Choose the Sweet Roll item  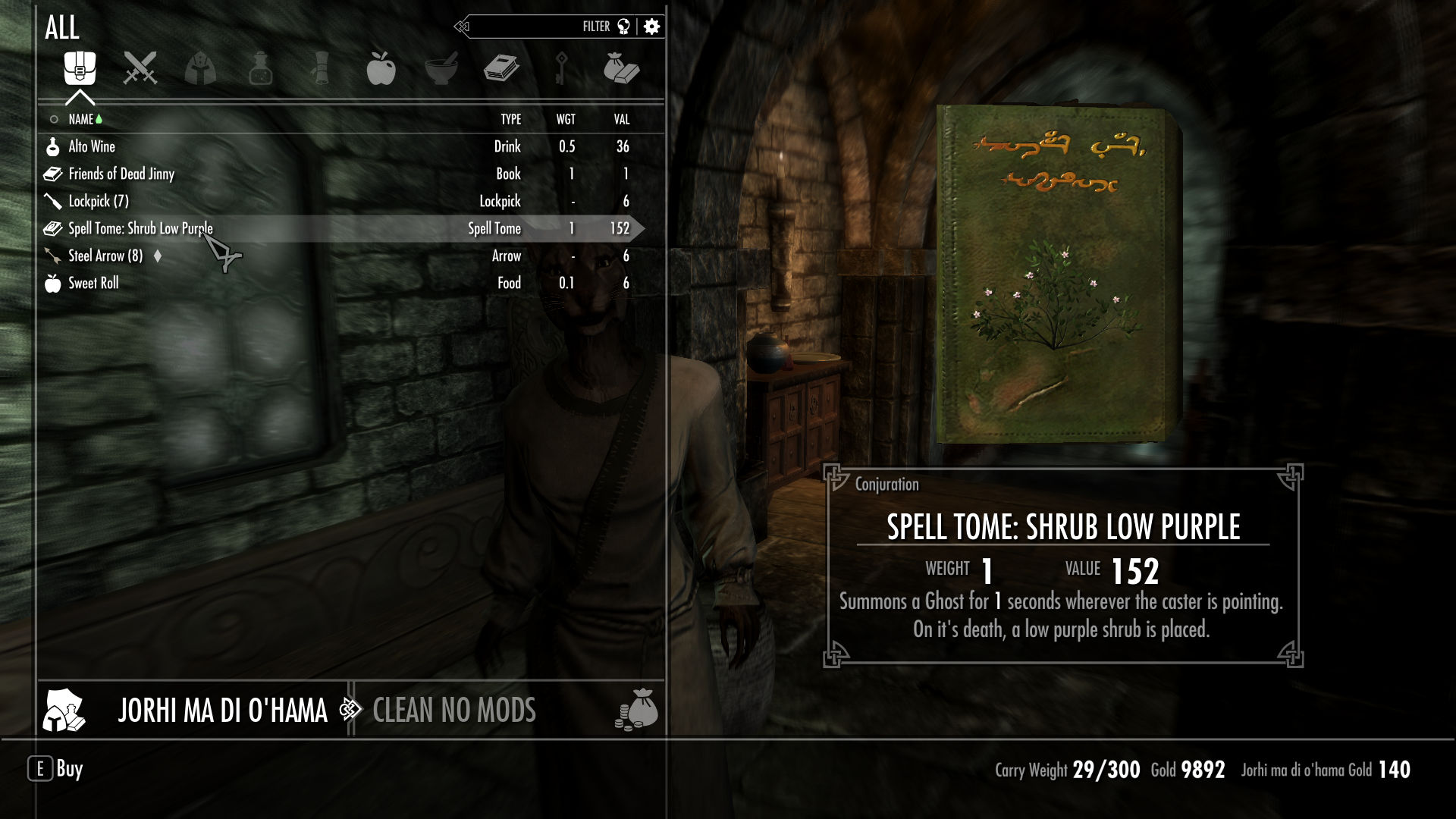pos(93,284)
